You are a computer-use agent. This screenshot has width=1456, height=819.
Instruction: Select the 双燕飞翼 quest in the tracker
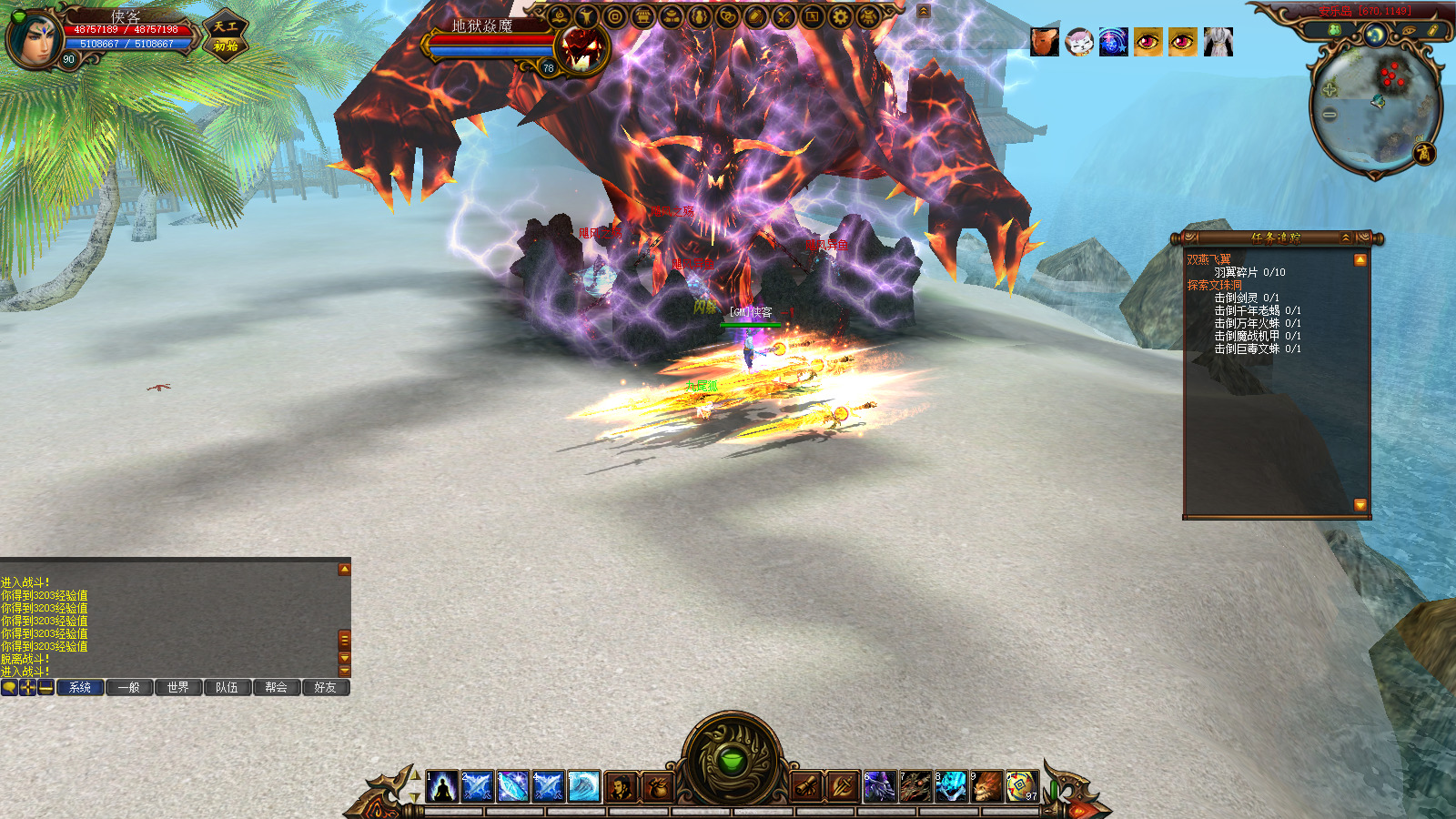coord(1208,259)
